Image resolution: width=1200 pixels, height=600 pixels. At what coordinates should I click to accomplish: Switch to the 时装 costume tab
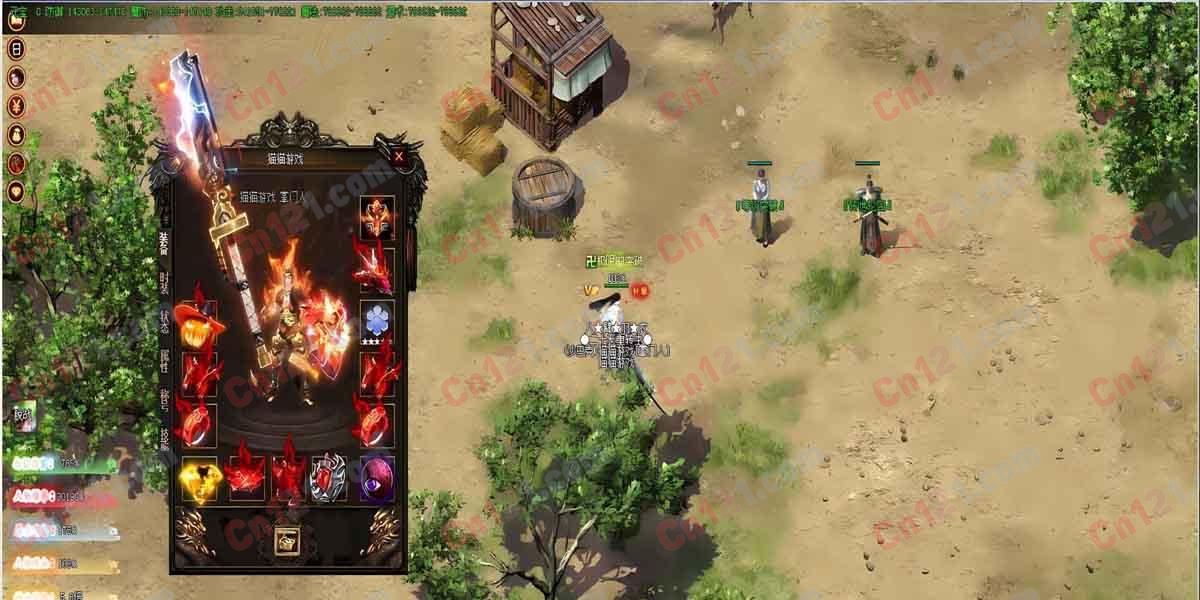pos(164,283)
